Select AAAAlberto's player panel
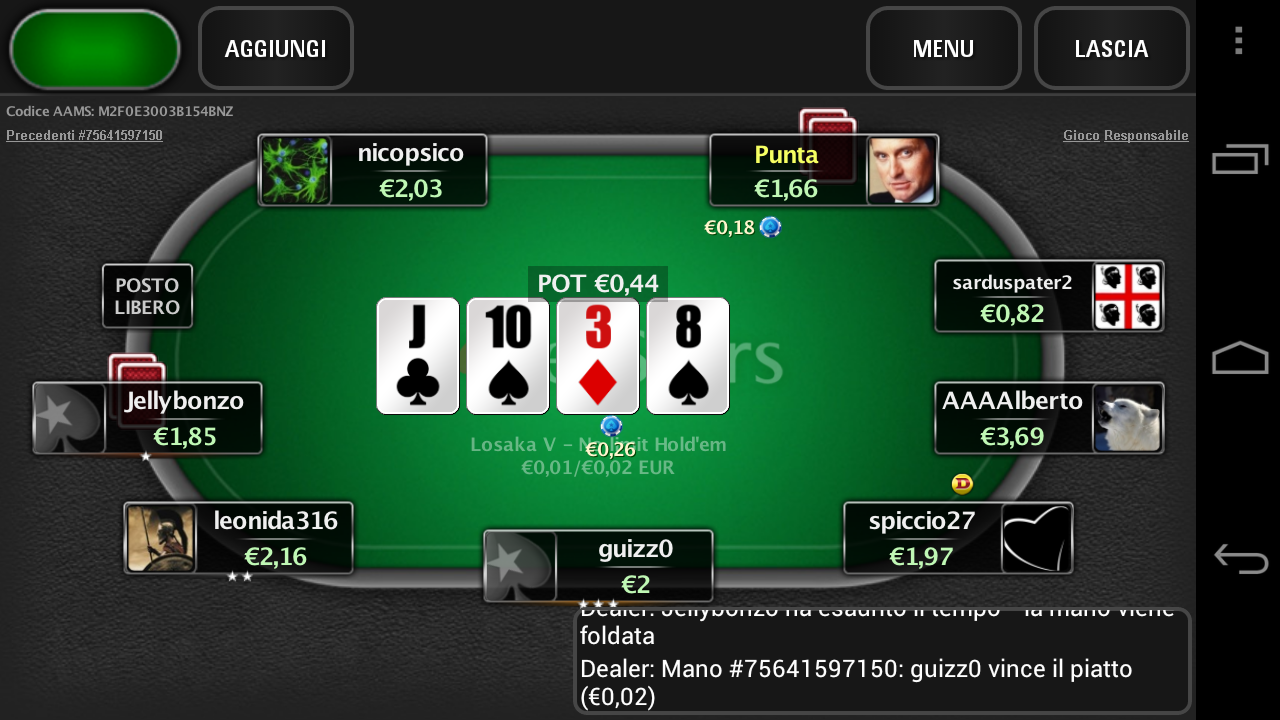The image size is (1280, 720). [x=1048, y=418]
